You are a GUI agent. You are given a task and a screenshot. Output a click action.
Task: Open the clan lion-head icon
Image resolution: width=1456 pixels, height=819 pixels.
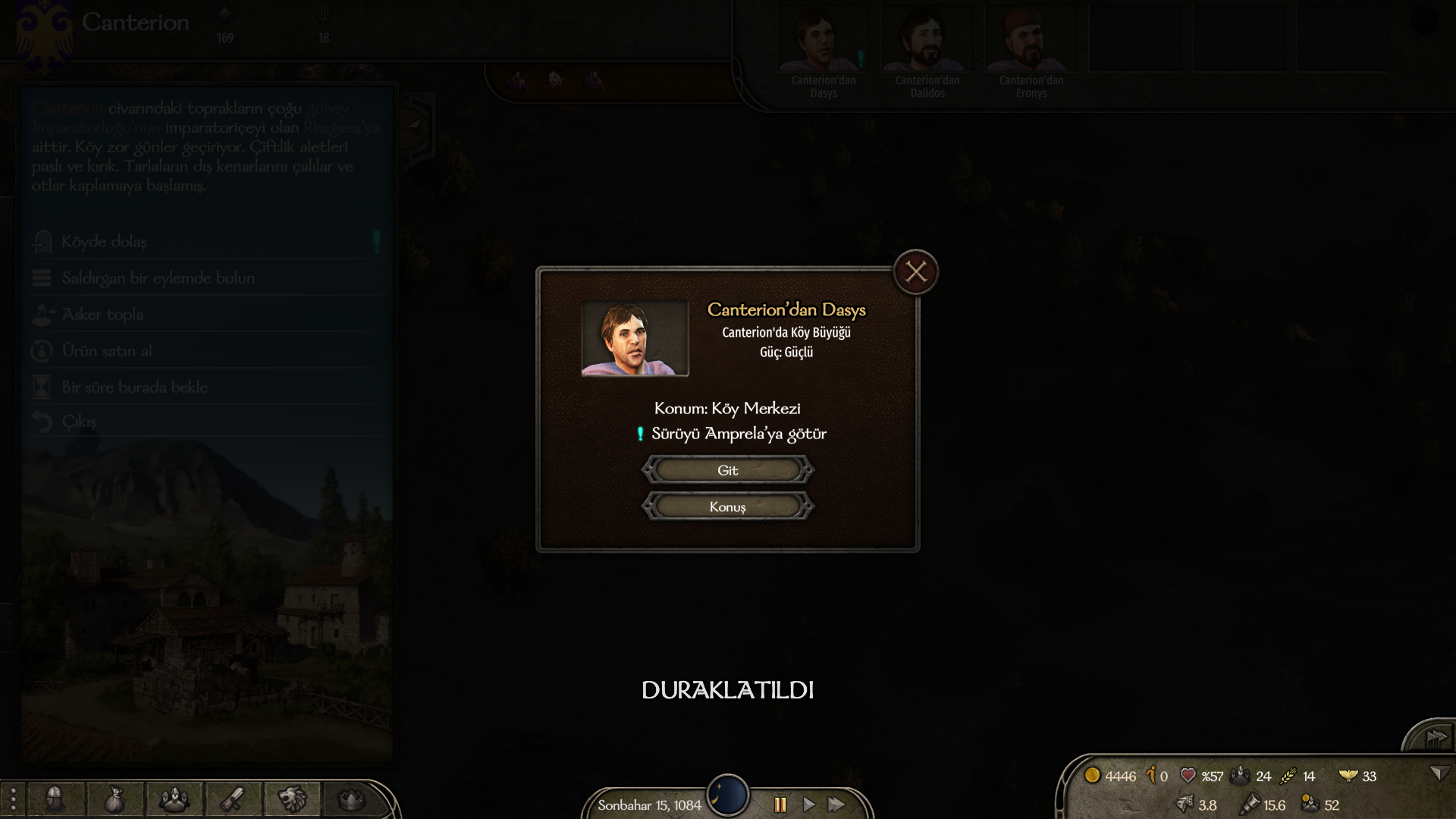pos(292,799)
